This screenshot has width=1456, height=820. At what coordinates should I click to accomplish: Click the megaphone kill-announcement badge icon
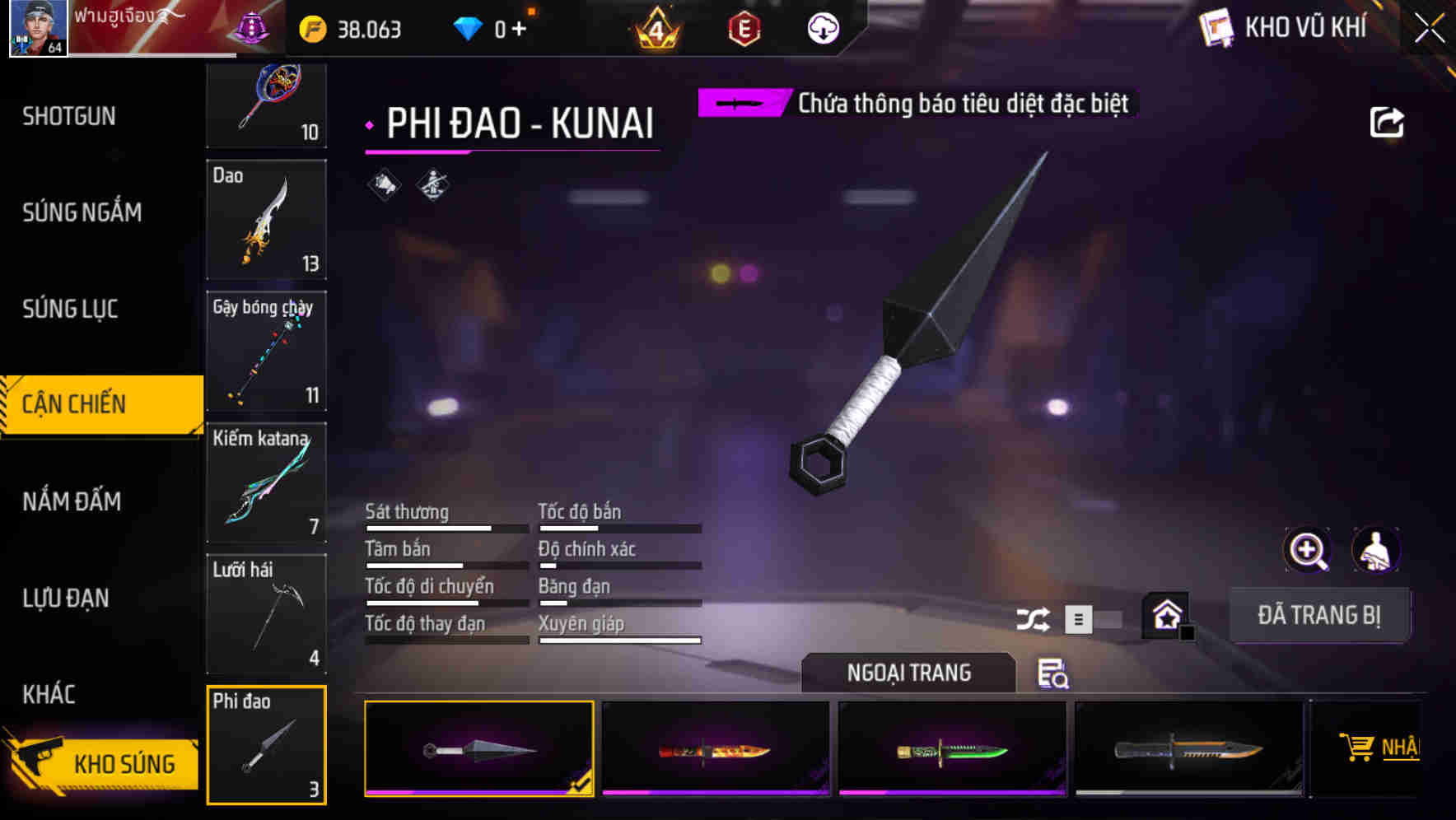pyautogui.click(x=382, y=184)
